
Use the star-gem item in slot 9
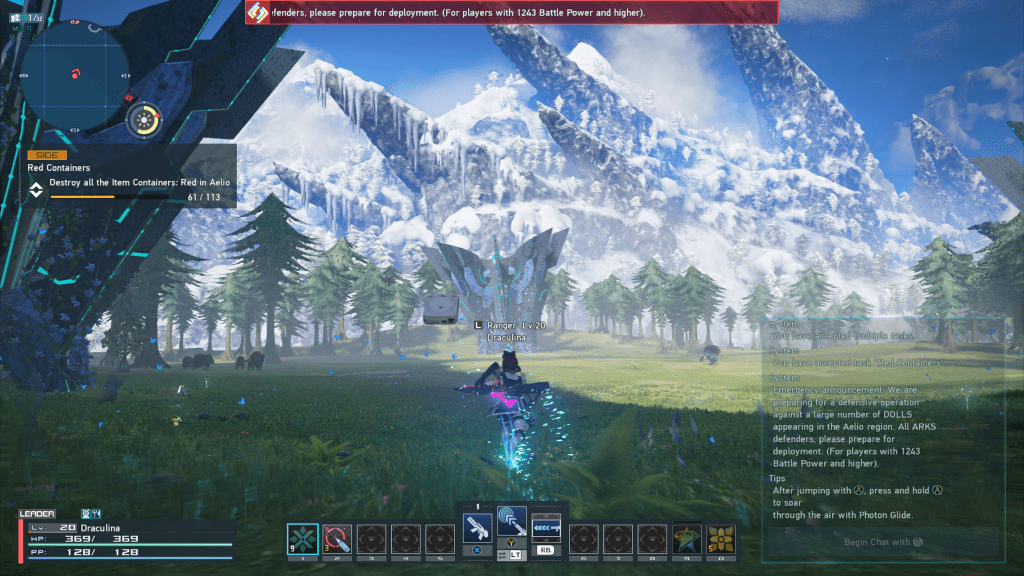[686, 538]
